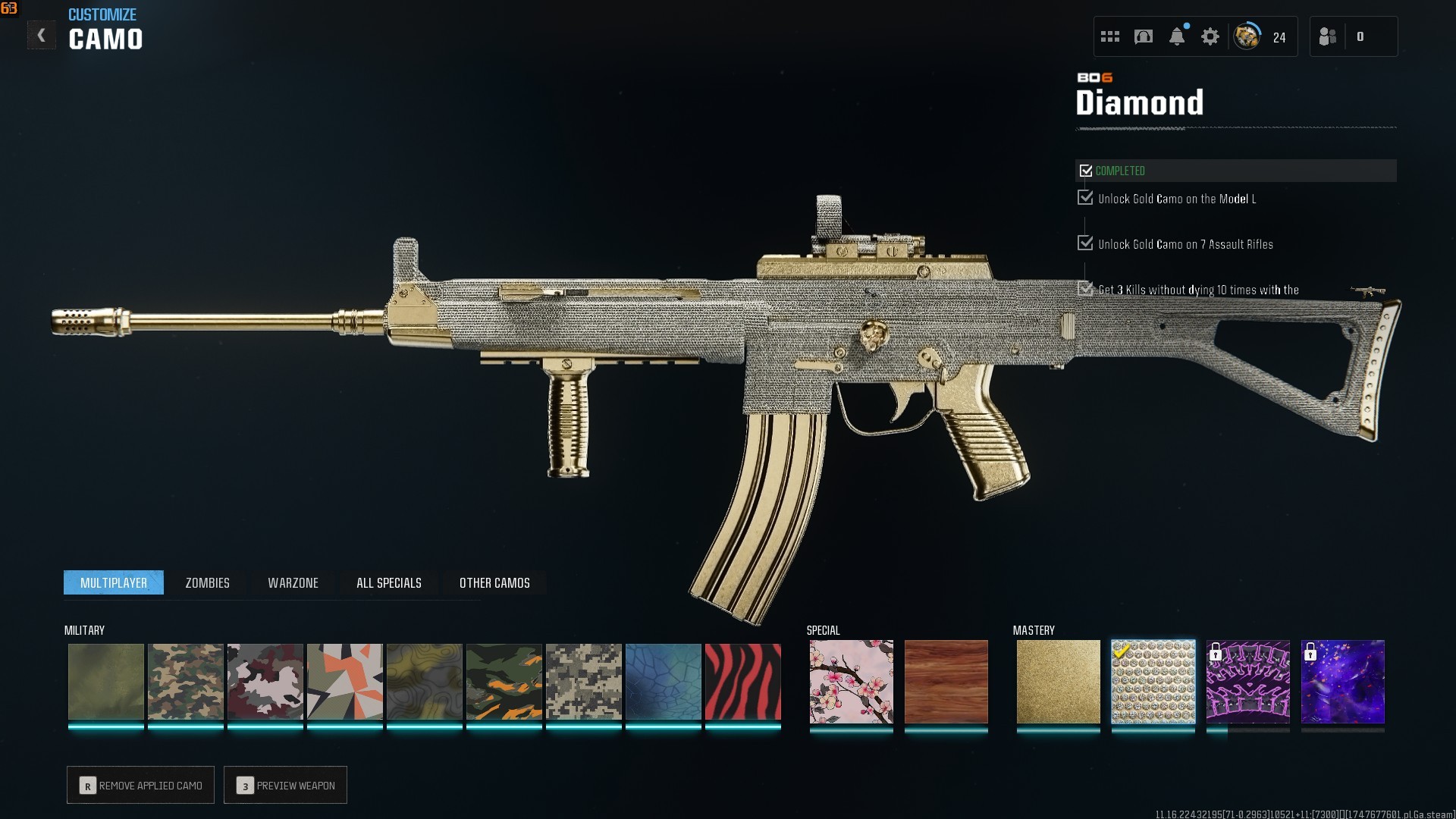The width and height of the screenshot is (1456, 819).
Task: Open the social friends panel
Action: [1328, 36]
